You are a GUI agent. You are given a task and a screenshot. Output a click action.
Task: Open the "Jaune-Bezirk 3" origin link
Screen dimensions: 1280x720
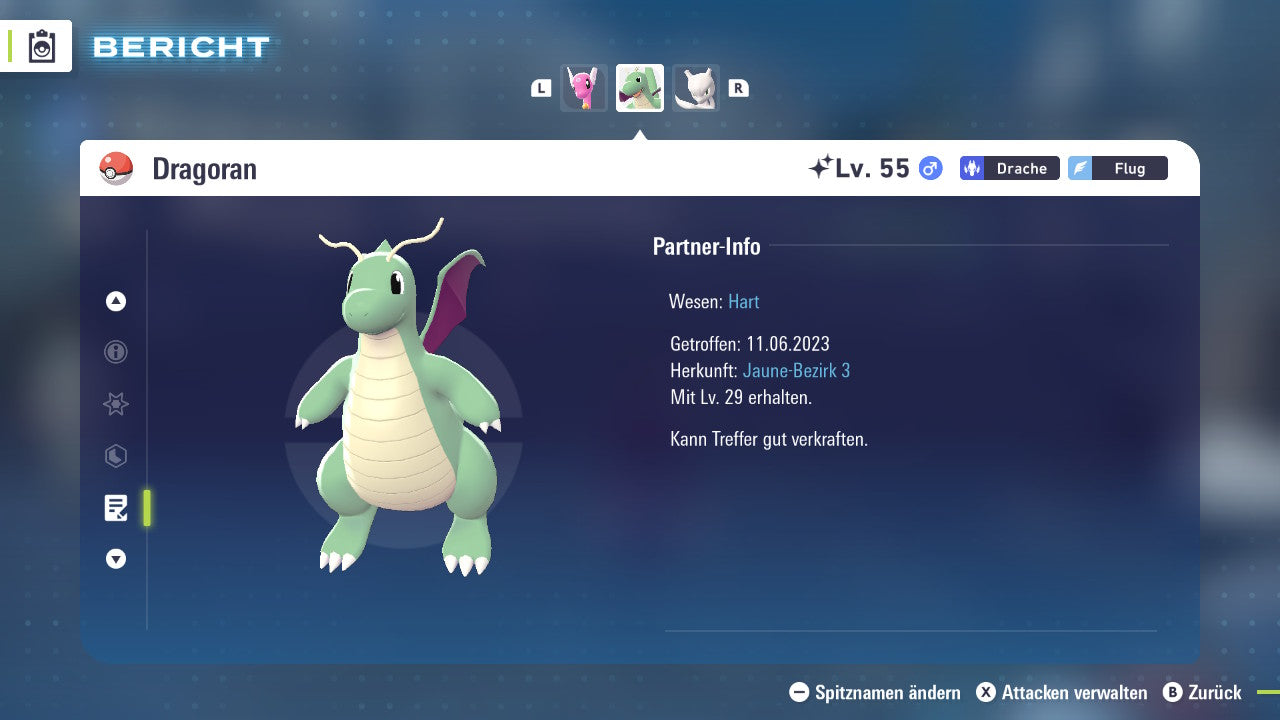pyautogui.click(x=796, y=370)
